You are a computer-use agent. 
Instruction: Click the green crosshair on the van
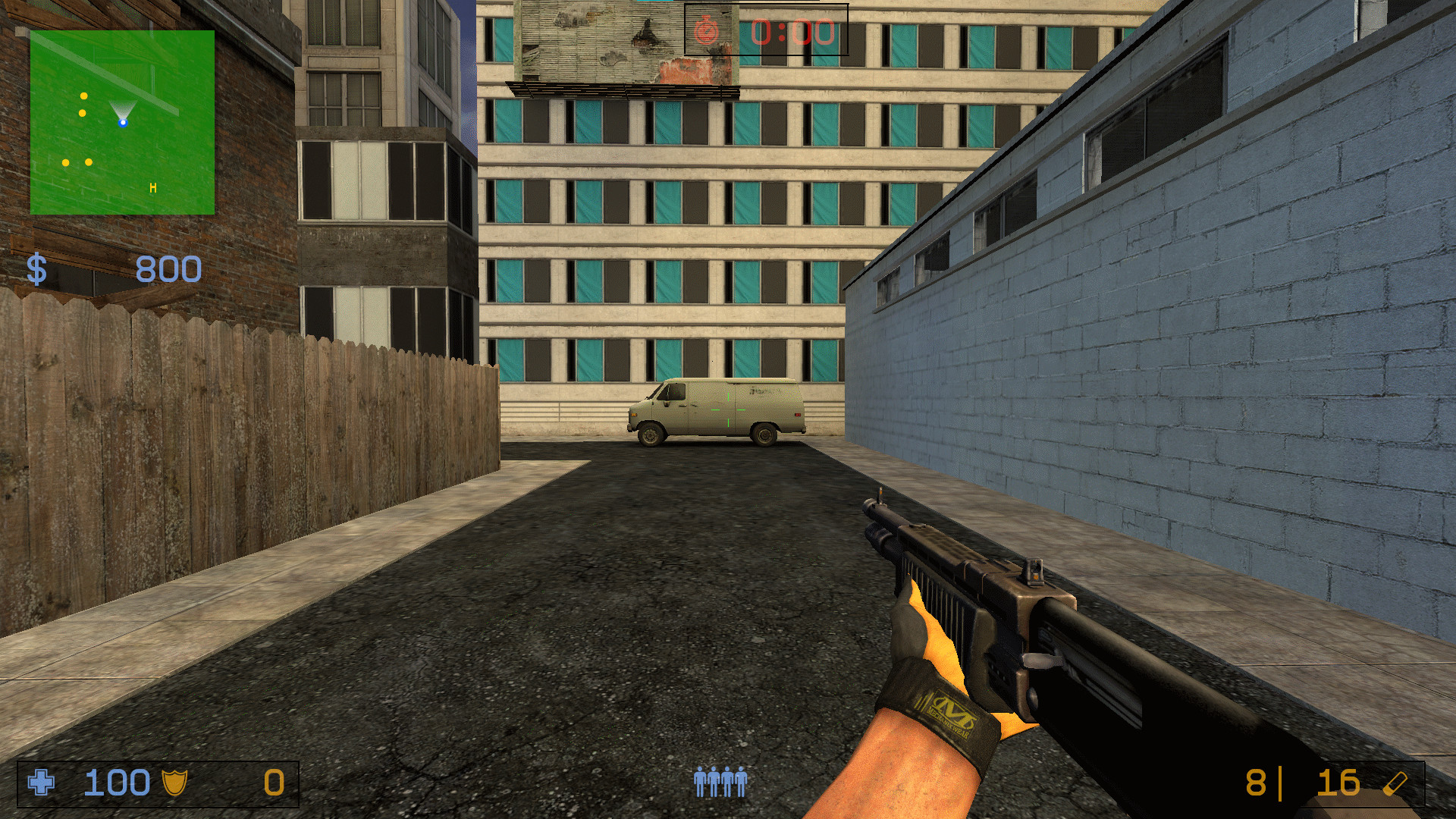coord(728,409)
